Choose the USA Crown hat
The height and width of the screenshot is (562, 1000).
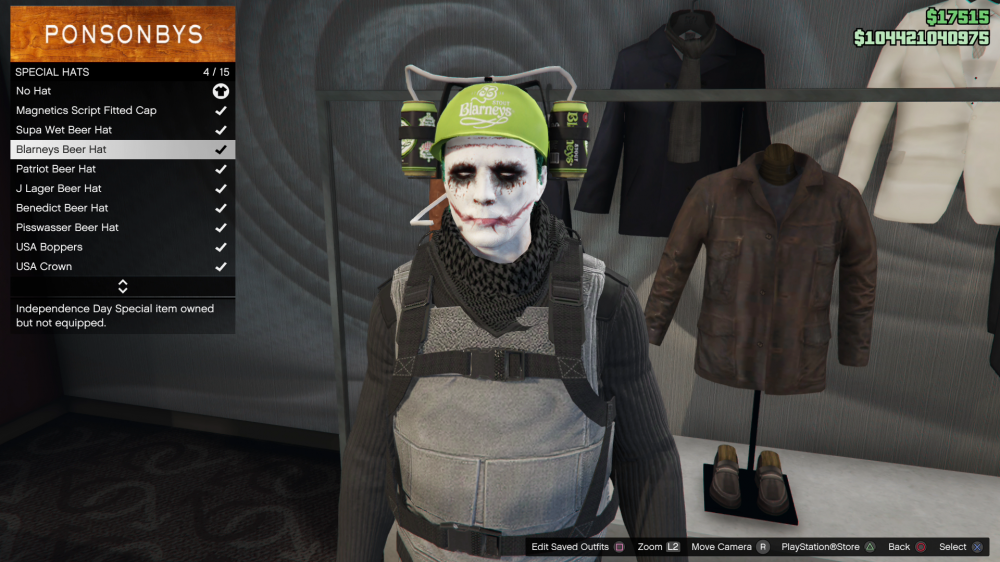click(x=122, y=266)
